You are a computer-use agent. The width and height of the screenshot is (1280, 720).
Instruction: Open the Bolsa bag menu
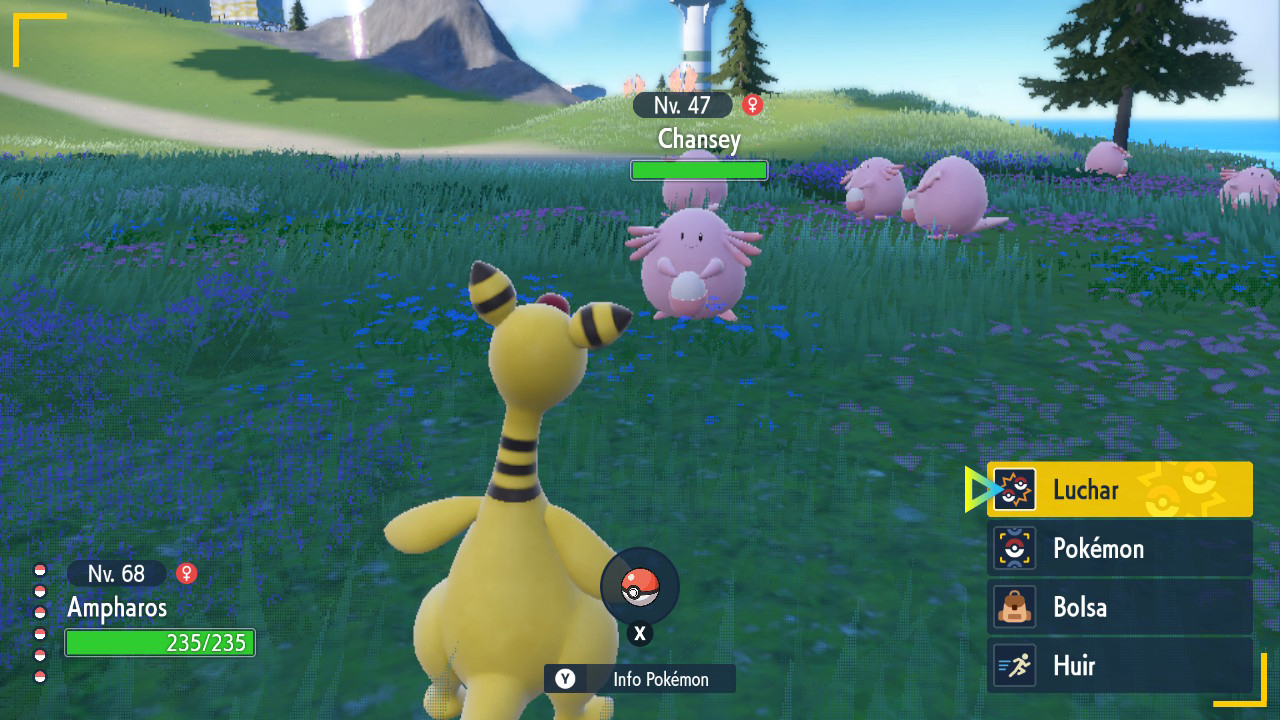click(x=1119, y=607)
